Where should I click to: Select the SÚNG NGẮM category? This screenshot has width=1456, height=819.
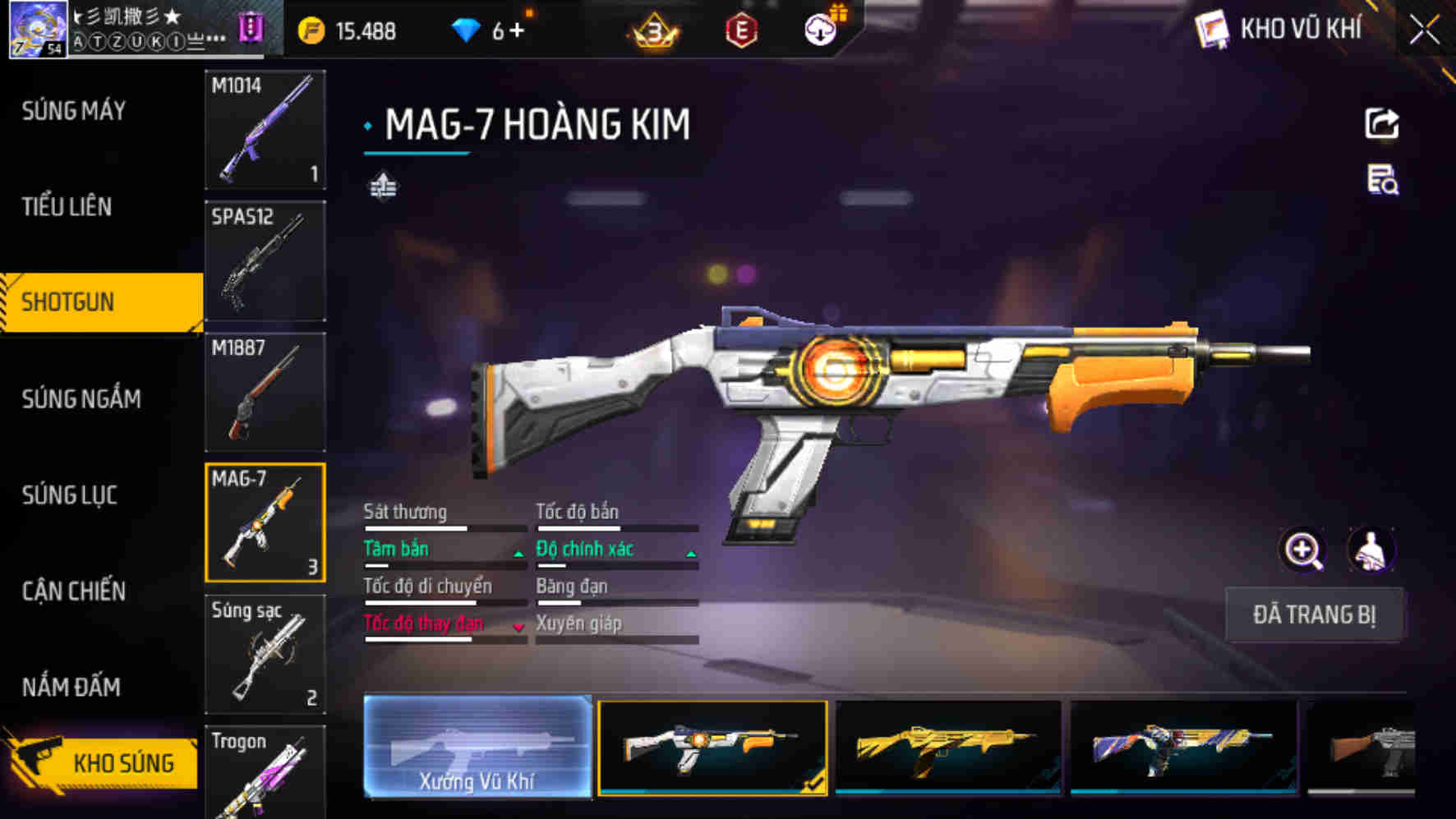click(x=81, y=399)
